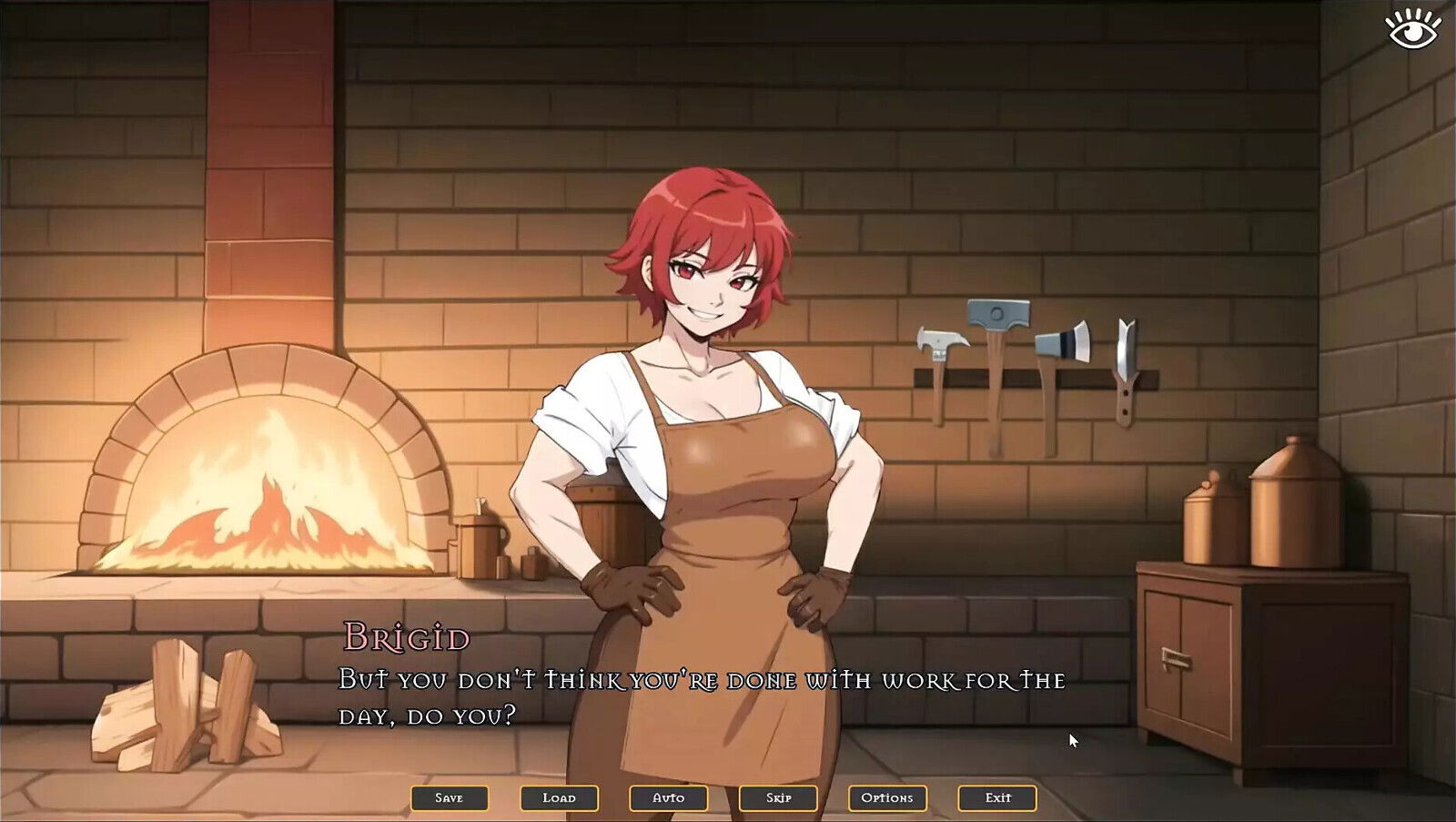
Task: Open the Save menu
Action: pos(450,797)
